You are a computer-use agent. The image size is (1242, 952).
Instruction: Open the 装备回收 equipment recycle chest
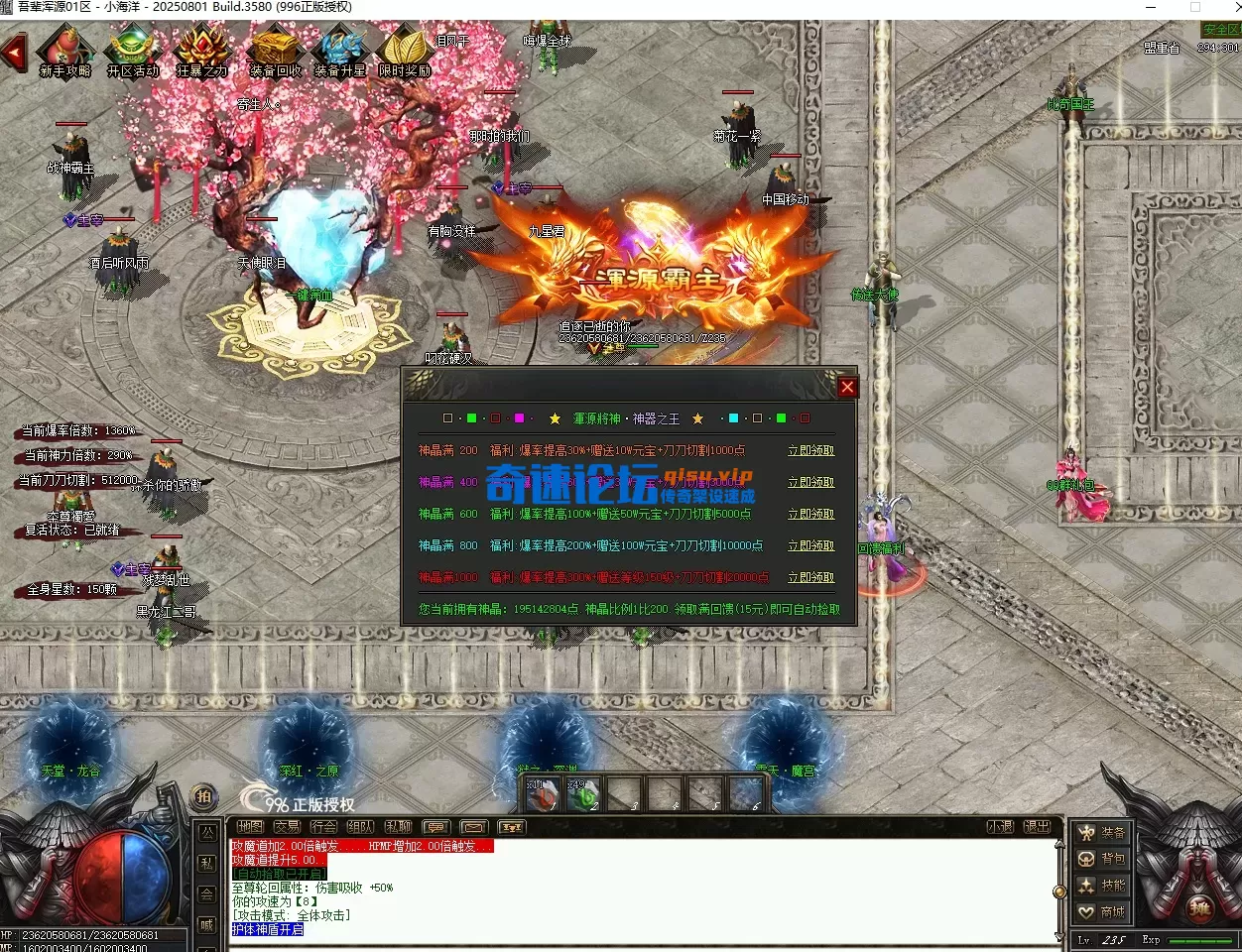pyautogui.click(x=275, y=53)
